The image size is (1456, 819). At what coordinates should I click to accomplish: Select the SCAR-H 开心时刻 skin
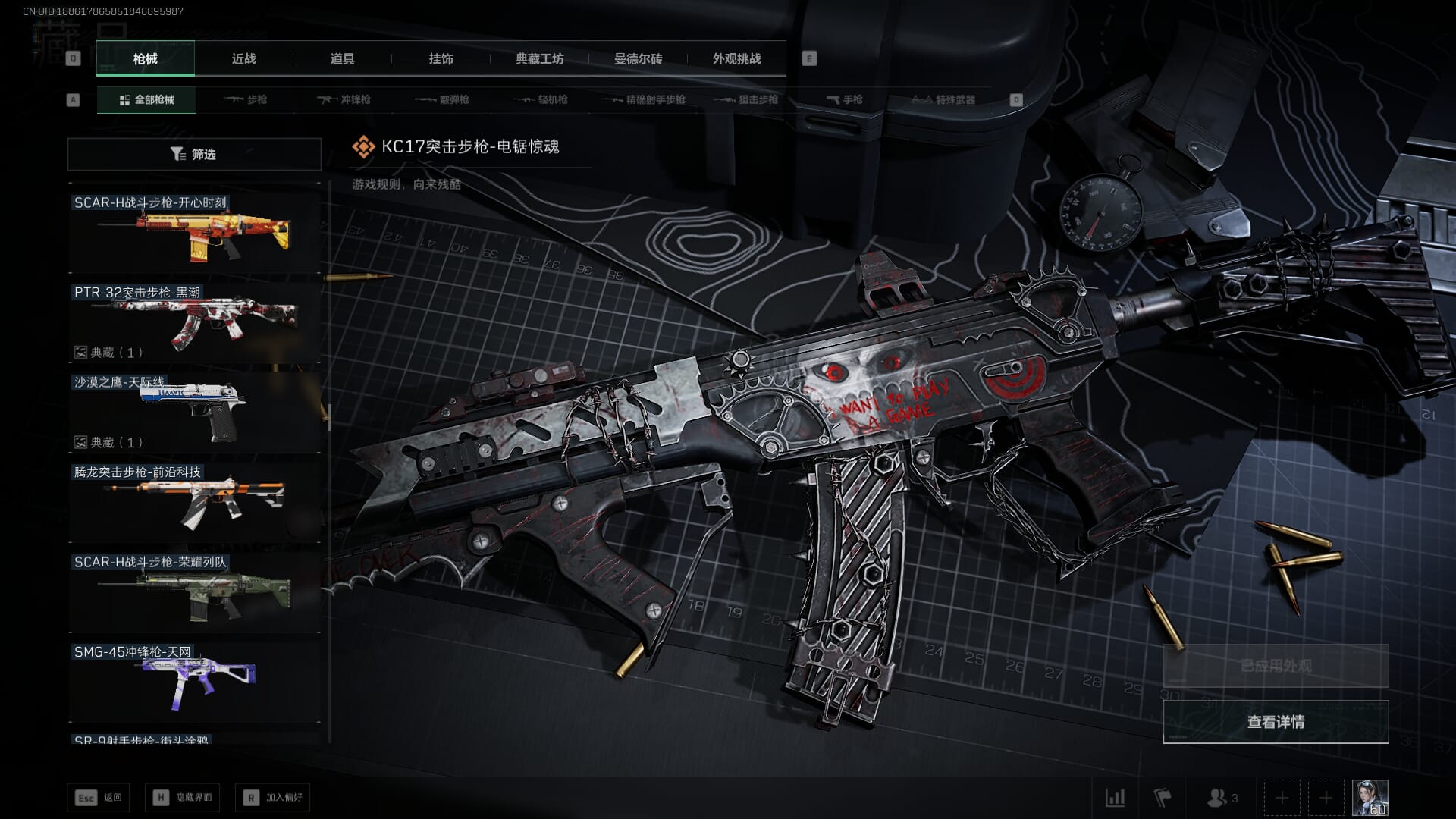(194, 232)
